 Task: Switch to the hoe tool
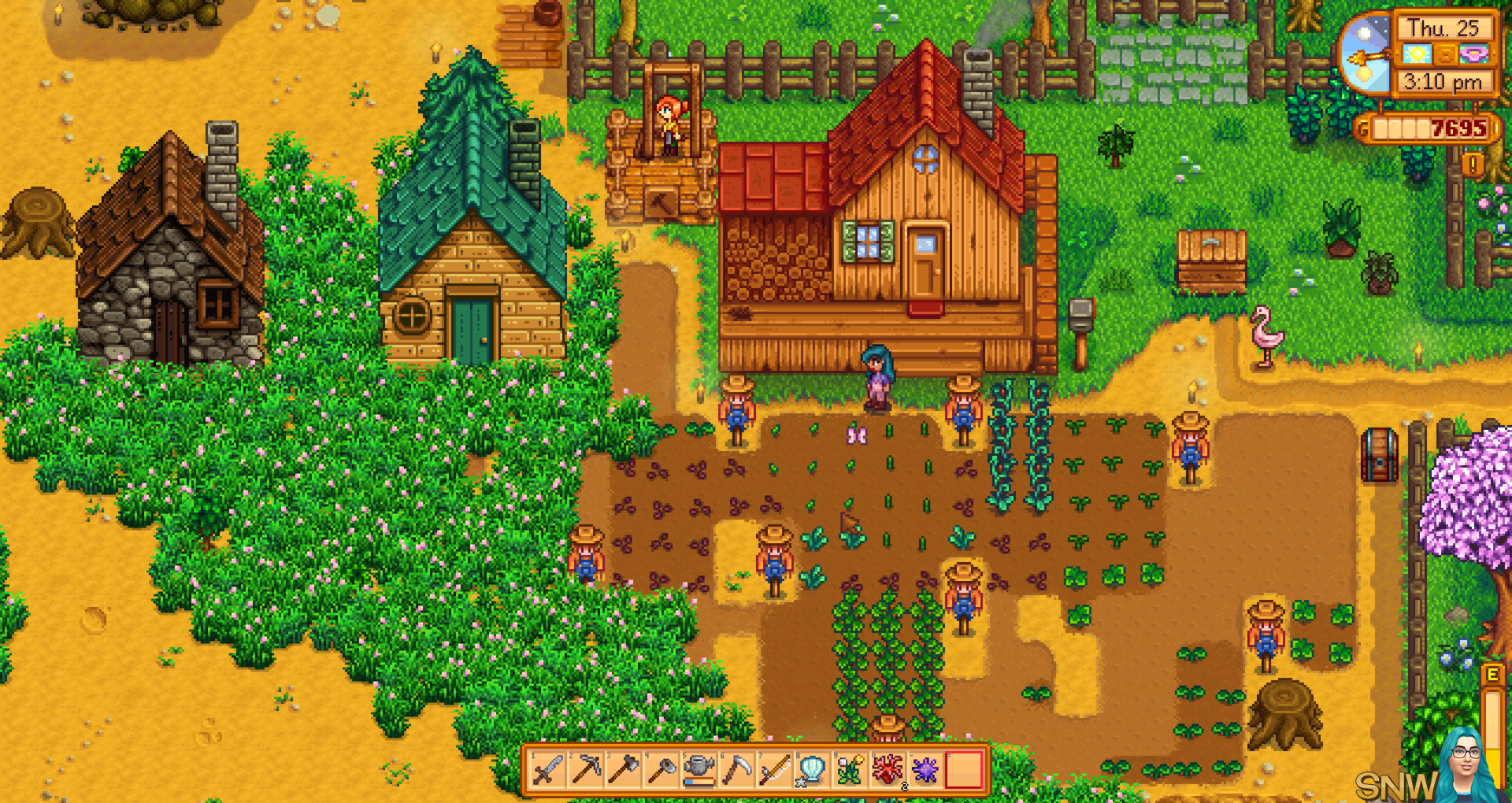click(x=661, y=769)
